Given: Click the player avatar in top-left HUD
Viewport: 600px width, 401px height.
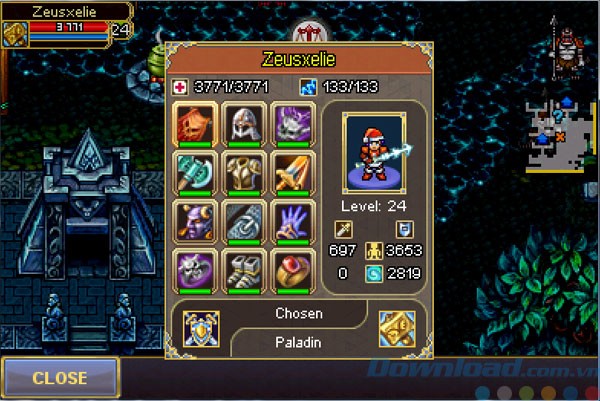Looking at the screenshot, I should click(x=14, y=32).
